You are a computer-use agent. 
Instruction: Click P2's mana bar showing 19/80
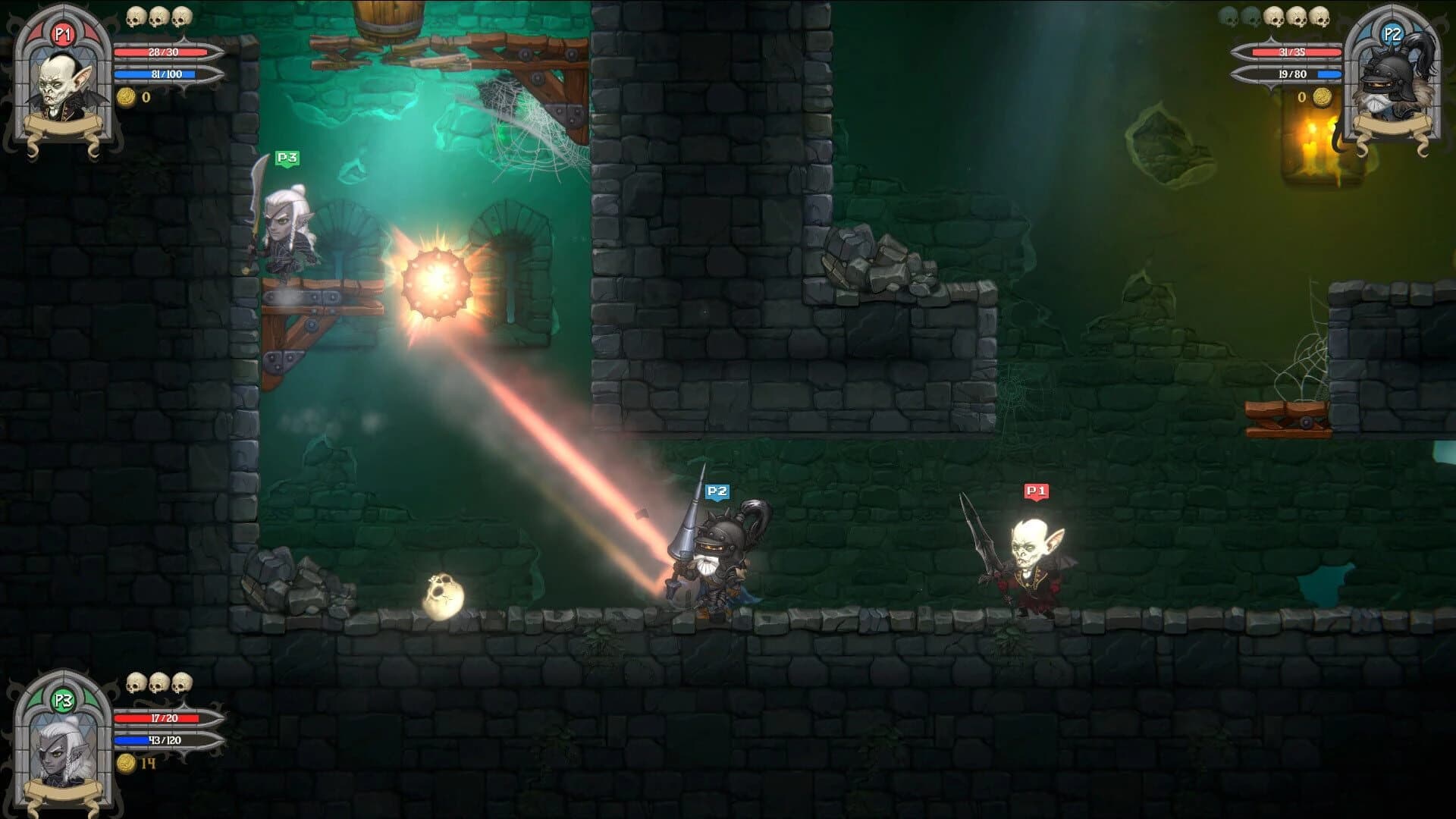(x=1297, y=73)
